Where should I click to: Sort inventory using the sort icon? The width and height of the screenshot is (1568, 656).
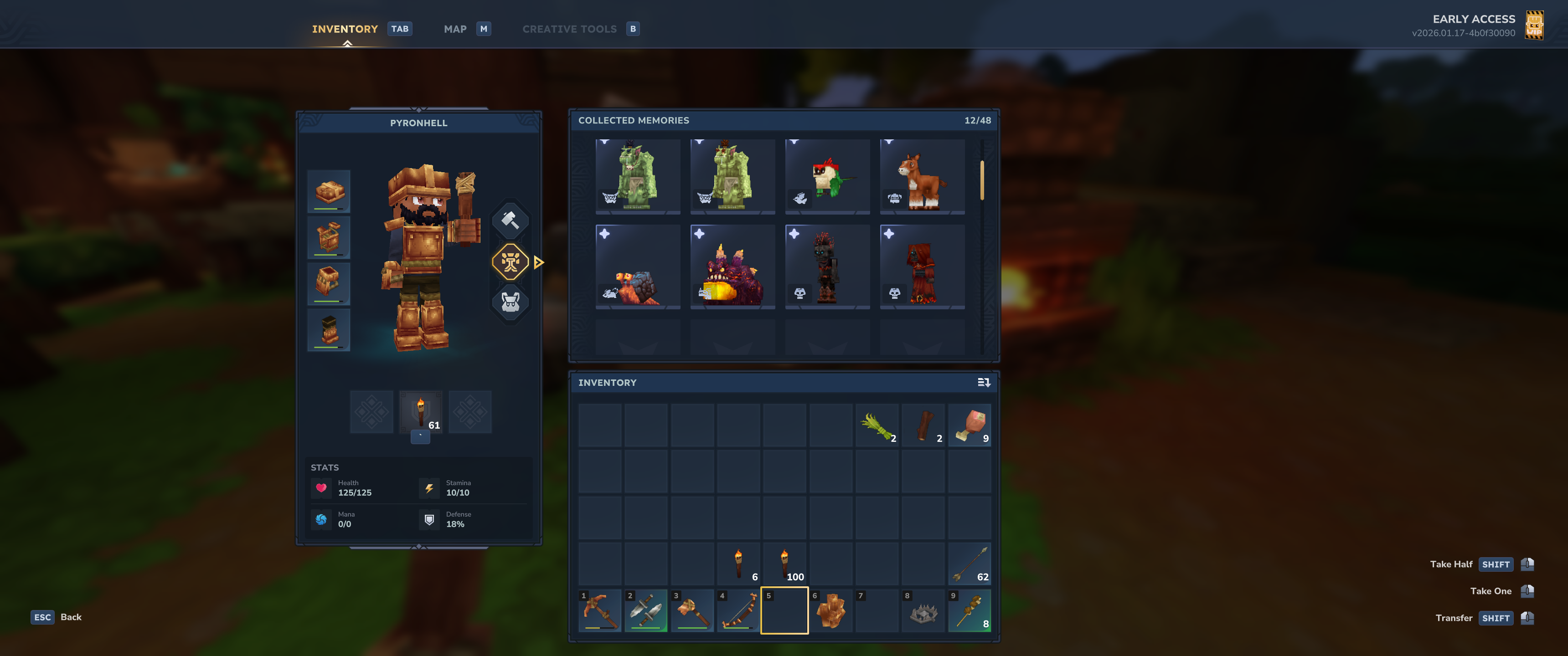coord(984,383)
